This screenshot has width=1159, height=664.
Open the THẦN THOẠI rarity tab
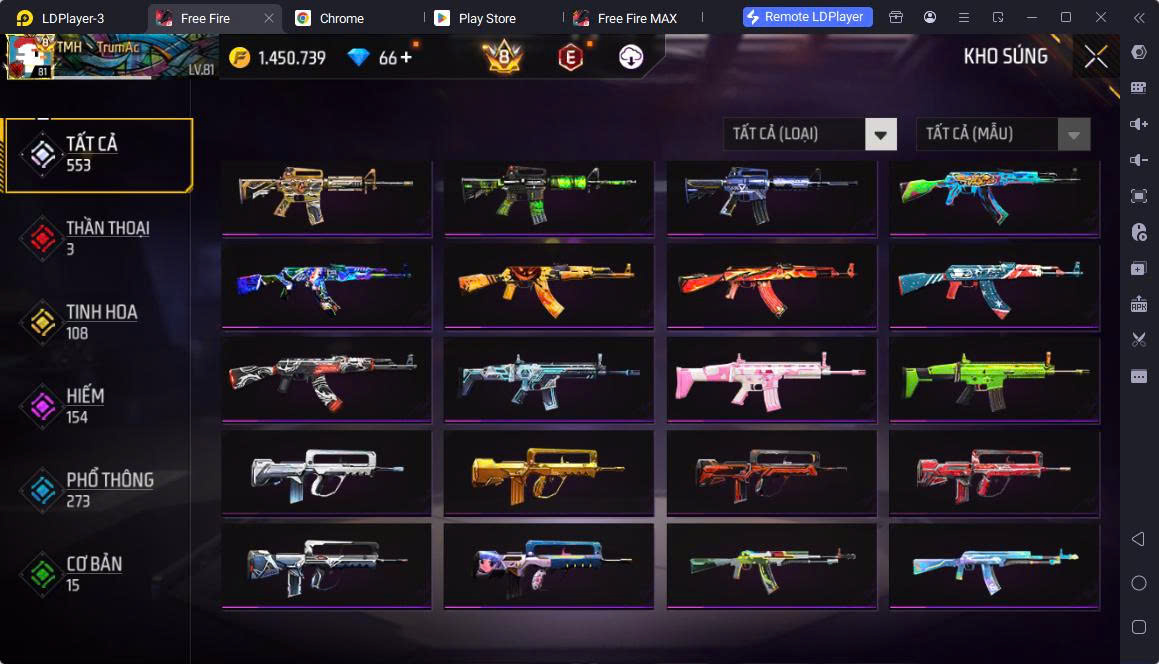pos(98,238)
